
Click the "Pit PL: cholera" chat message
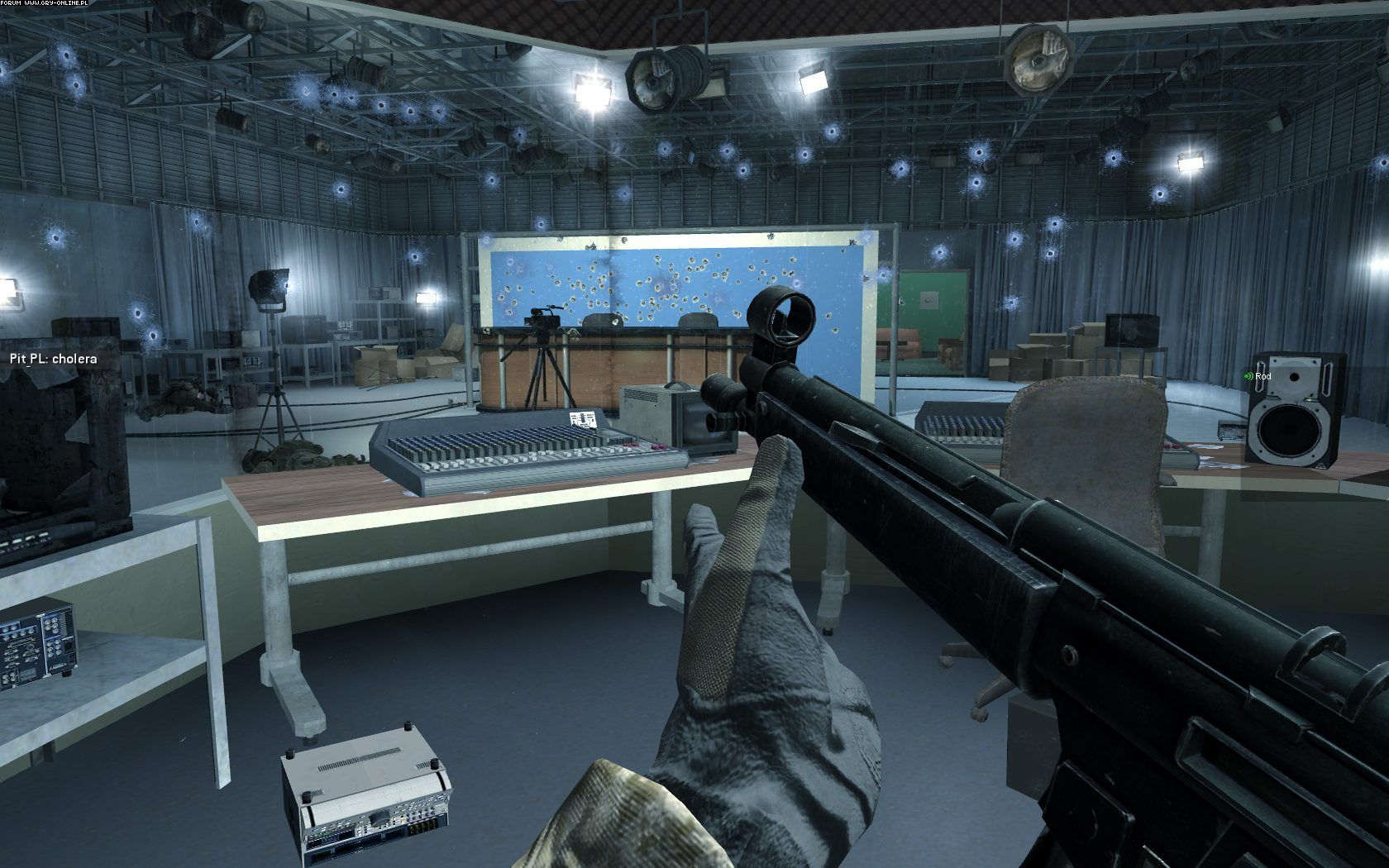pyautogui.click(x=53, y=359)
